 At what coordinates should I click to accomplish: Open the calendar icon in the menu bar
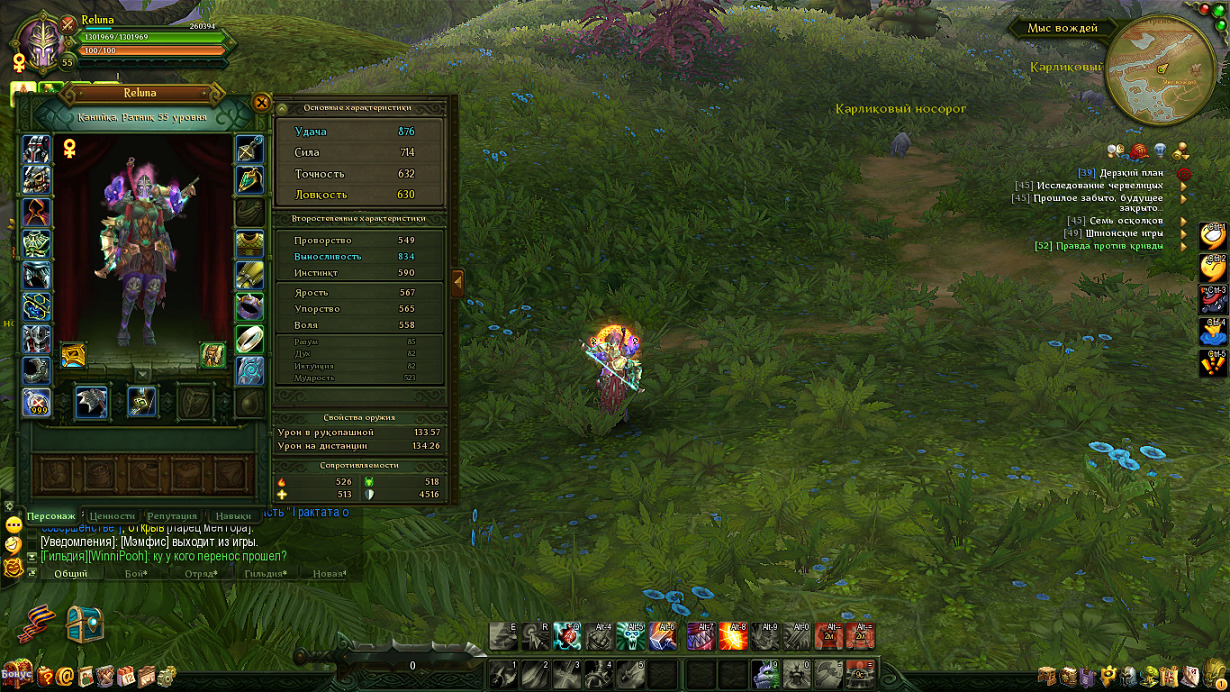126,677
